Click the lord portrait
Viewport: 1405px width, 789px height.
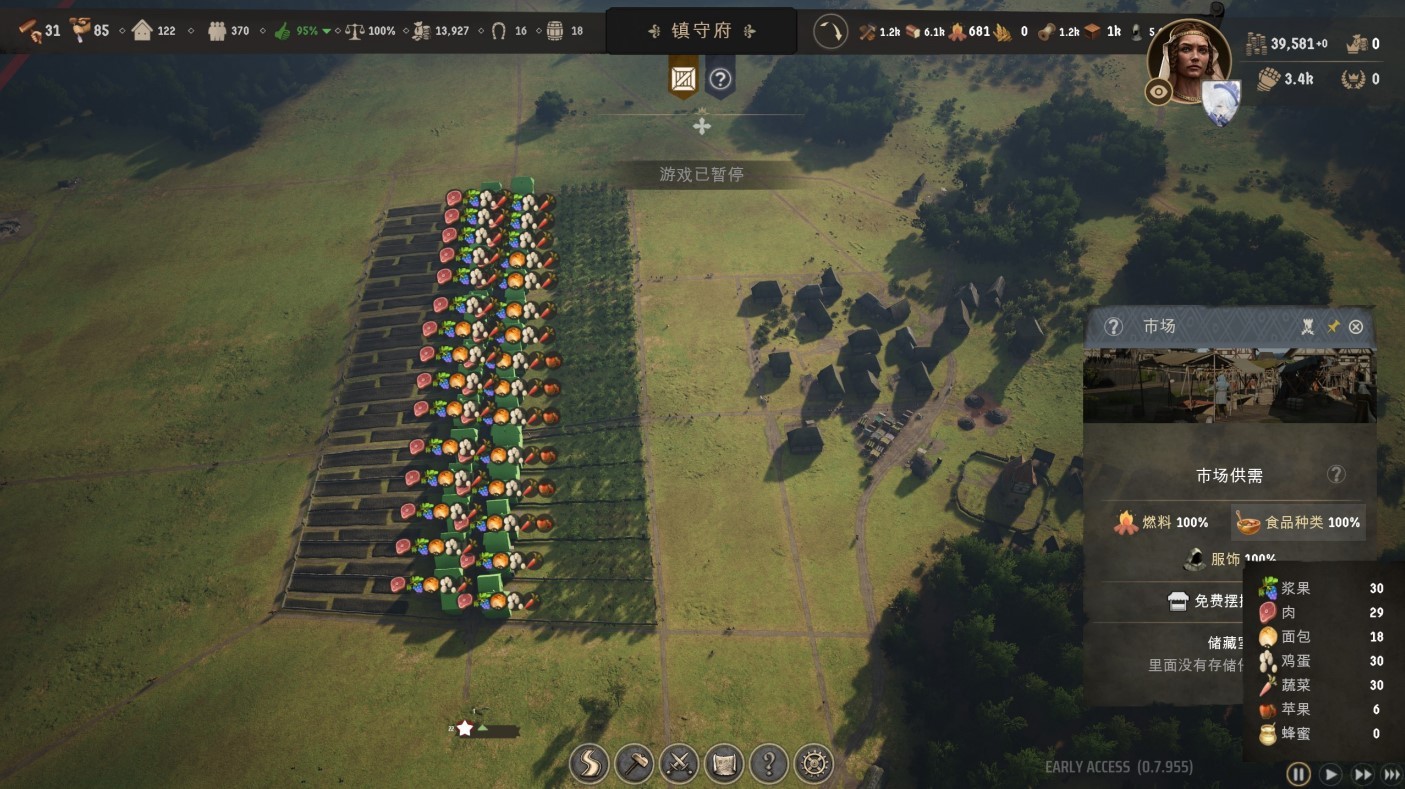(x=1189, y=62)
